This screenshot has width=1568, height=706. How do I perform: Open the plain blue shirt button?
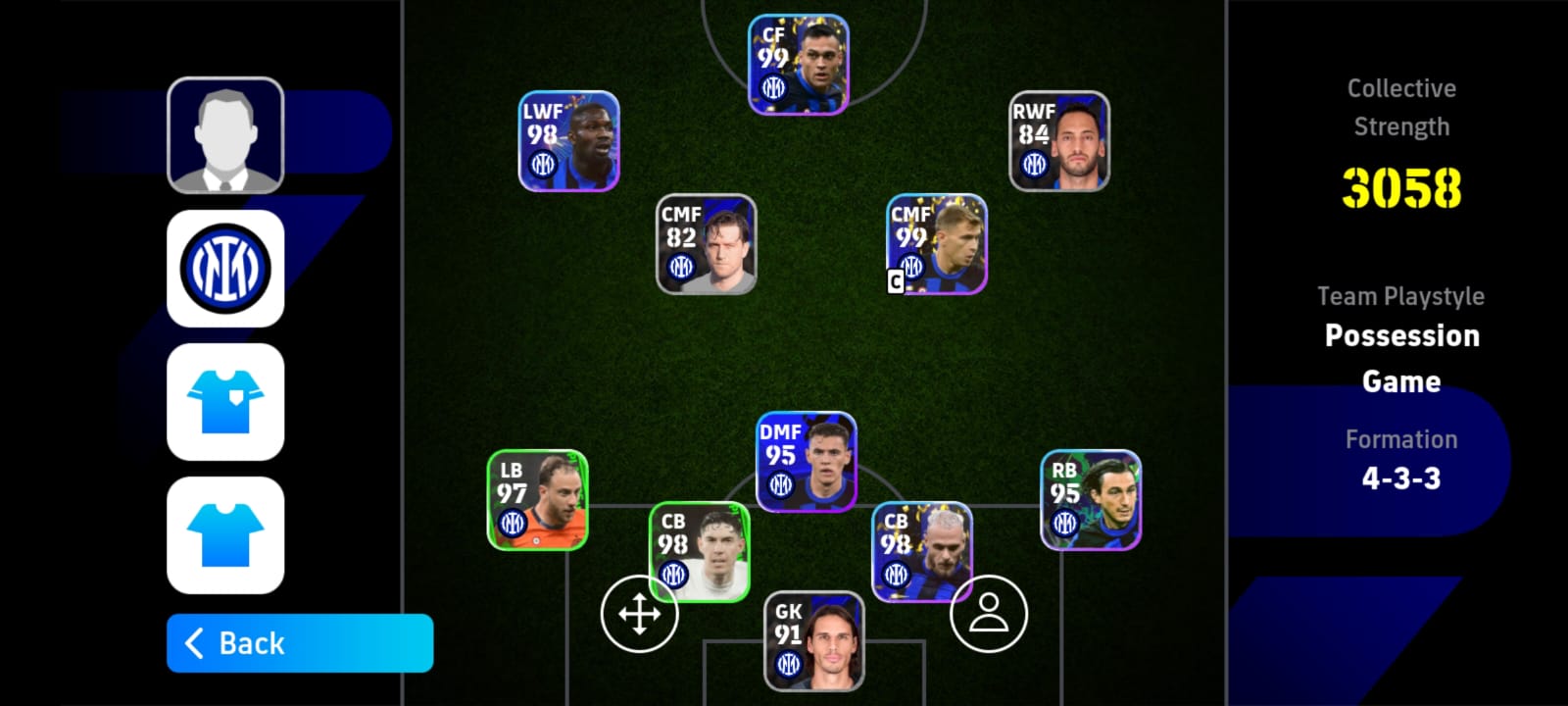(225, 534)
